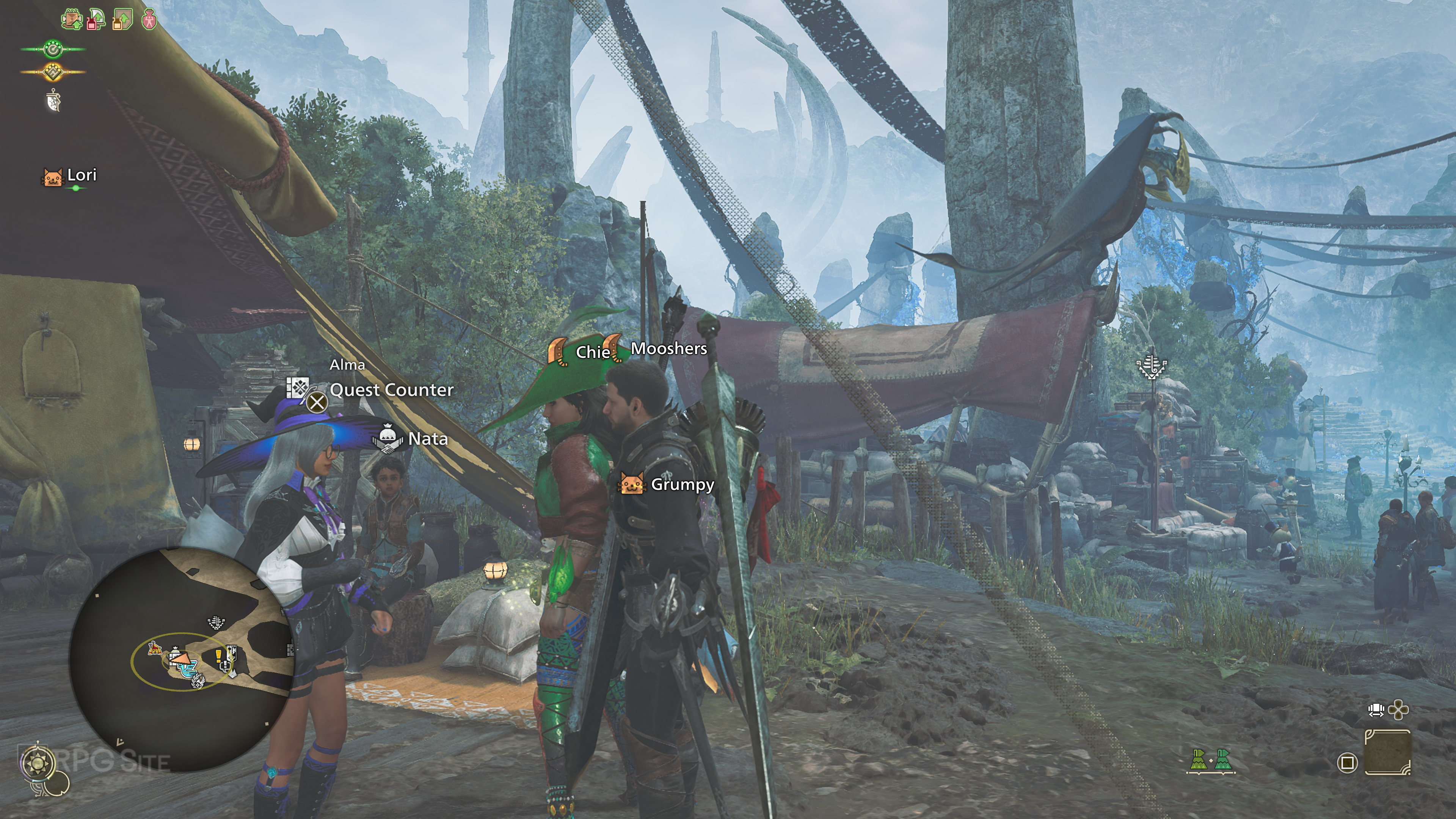Click the sun time-of-day indicator
1456x819 pixels.
[x=38, y=765]
